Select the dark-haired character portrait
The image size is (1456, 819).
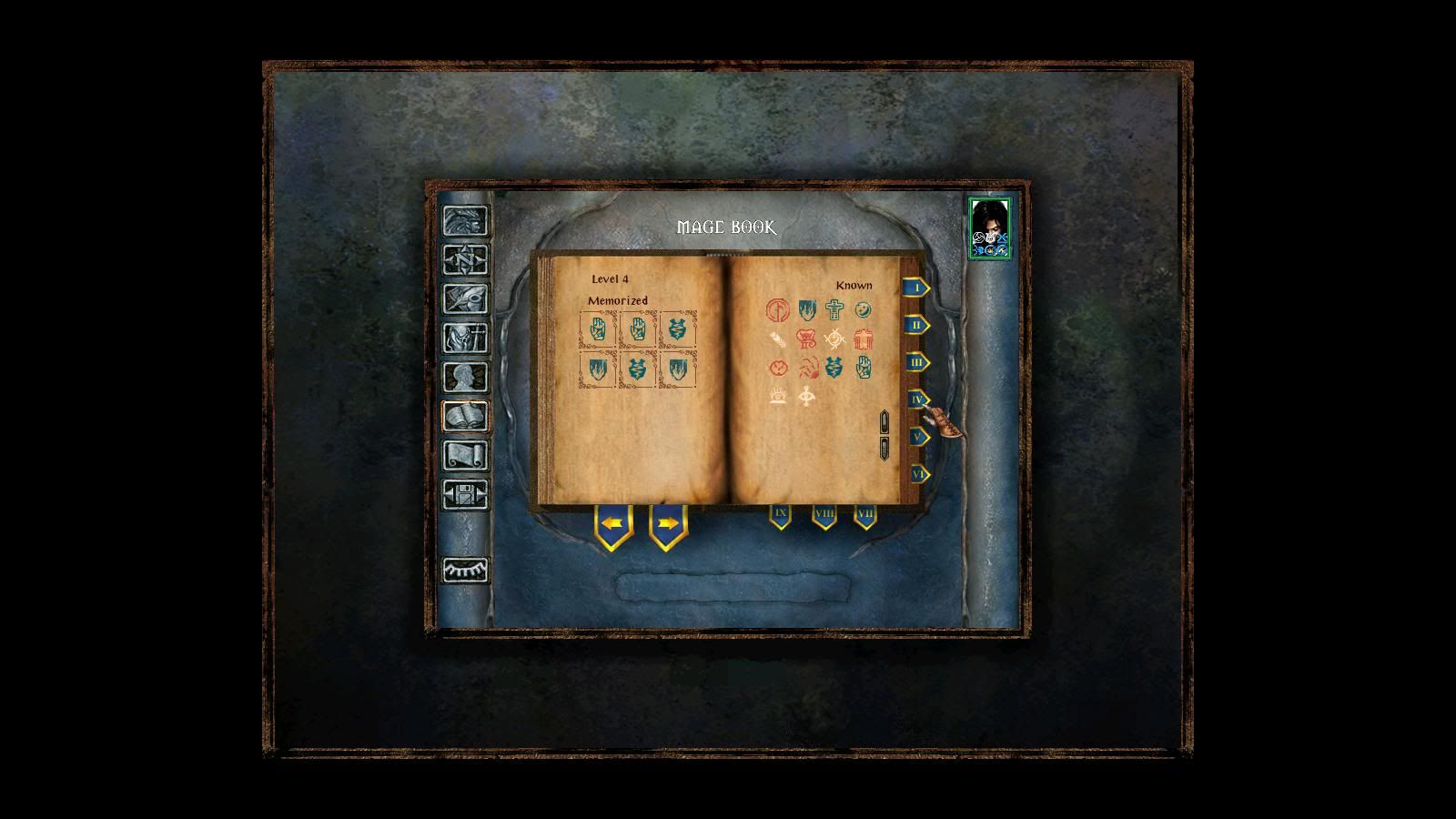tap(989, 228)
